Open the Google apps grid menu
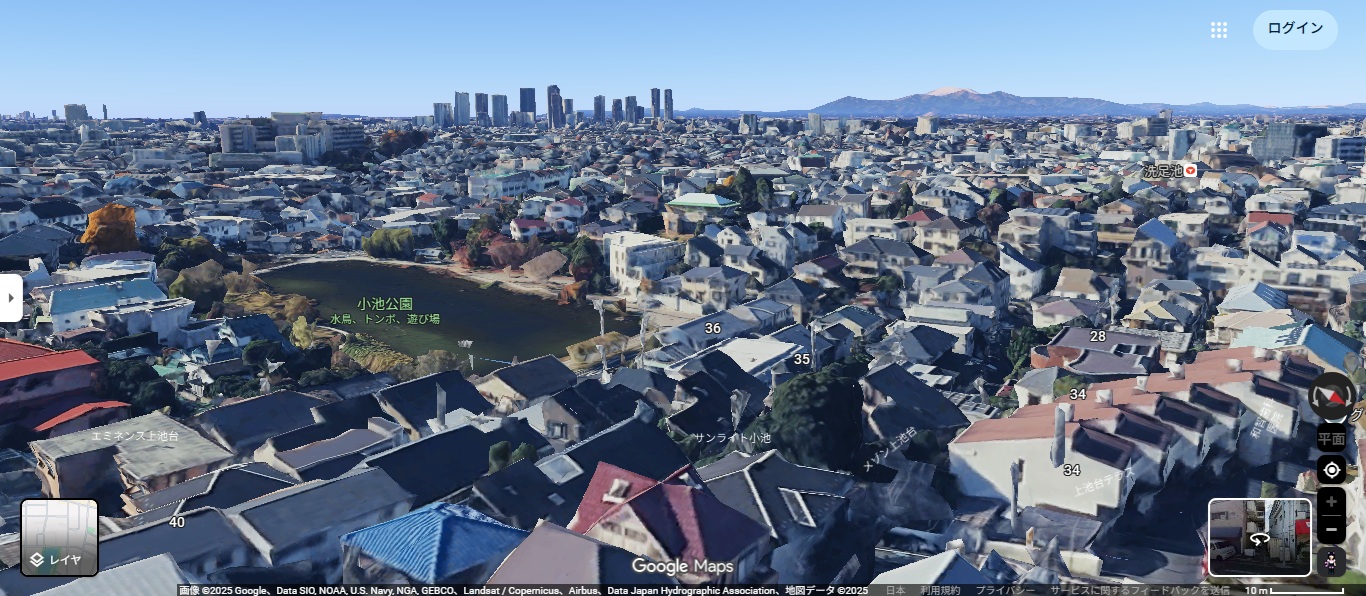The width and height of the screenshot is (1366, 596). point(1218,30)
